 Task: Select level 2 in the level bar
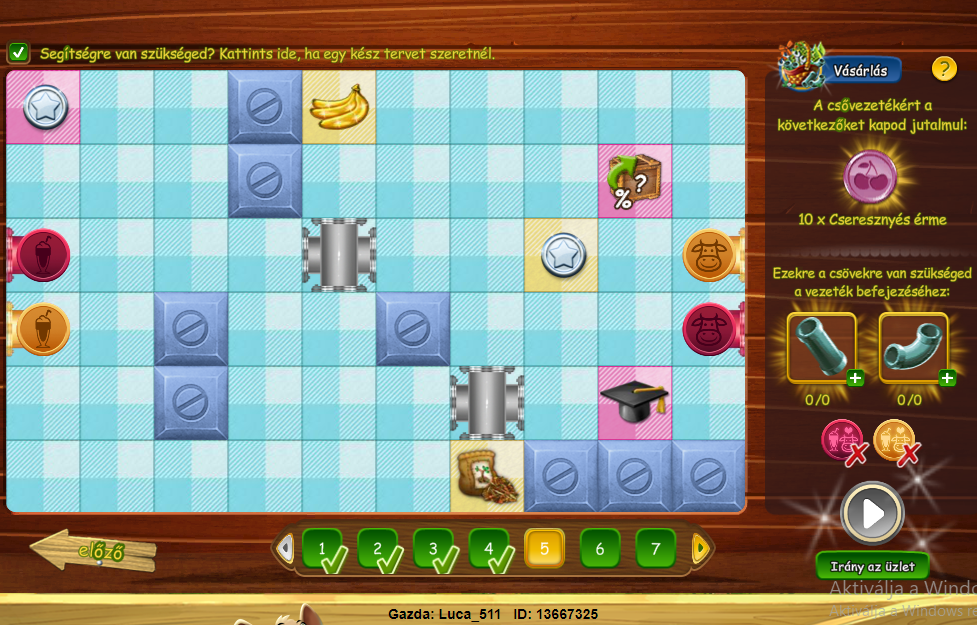tap(378, 549)
